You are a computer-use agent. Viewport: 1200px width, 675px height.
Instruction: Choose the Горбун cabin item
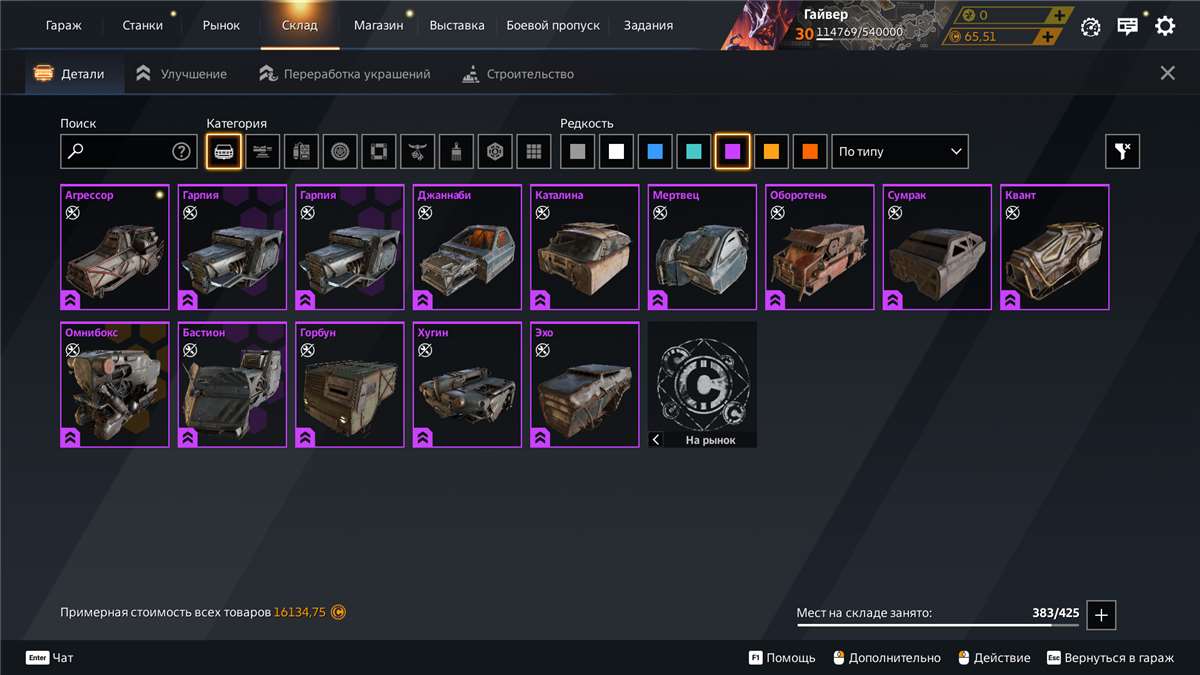coord(350,385)
